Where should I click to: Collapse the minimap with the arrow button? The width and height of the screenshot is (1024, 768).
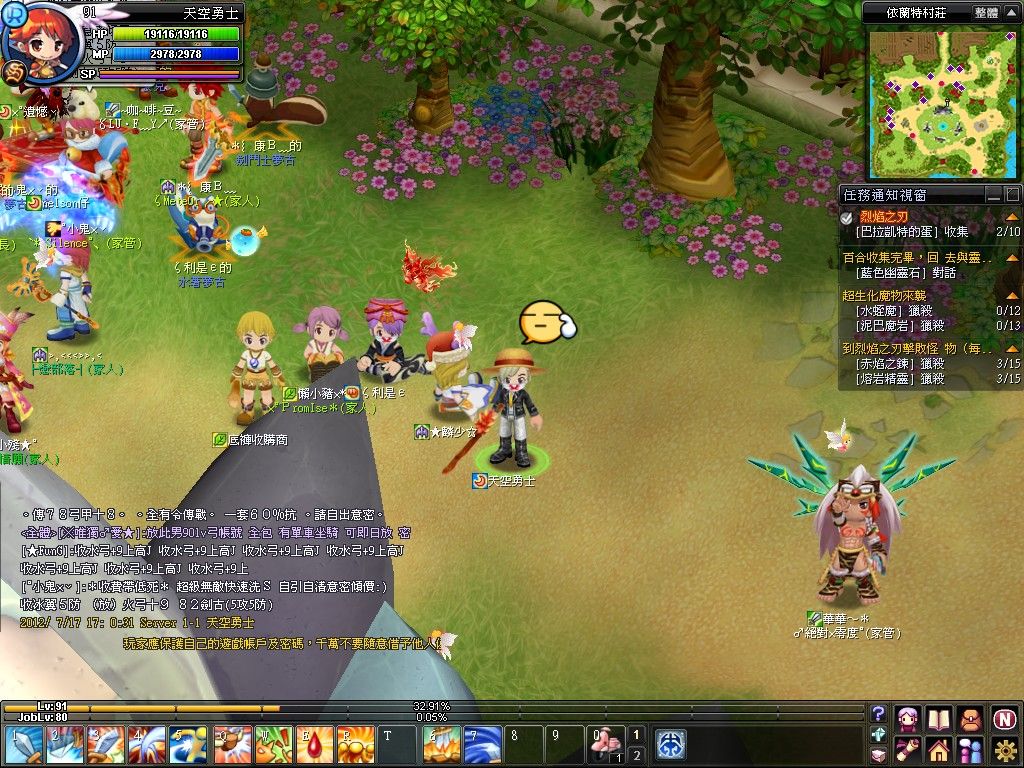(1012, 13)
